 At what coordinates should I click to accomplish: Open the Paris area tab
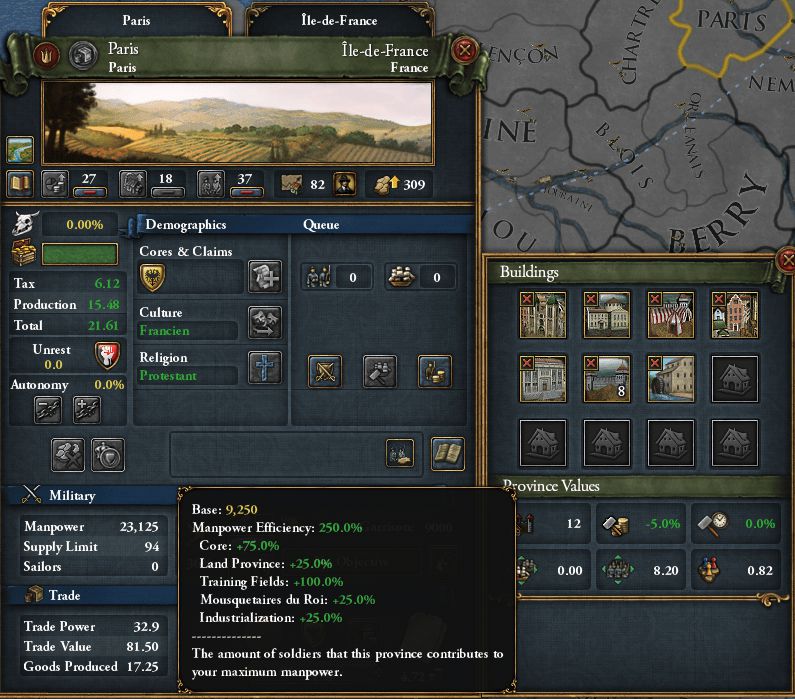[x=136, y=19]
